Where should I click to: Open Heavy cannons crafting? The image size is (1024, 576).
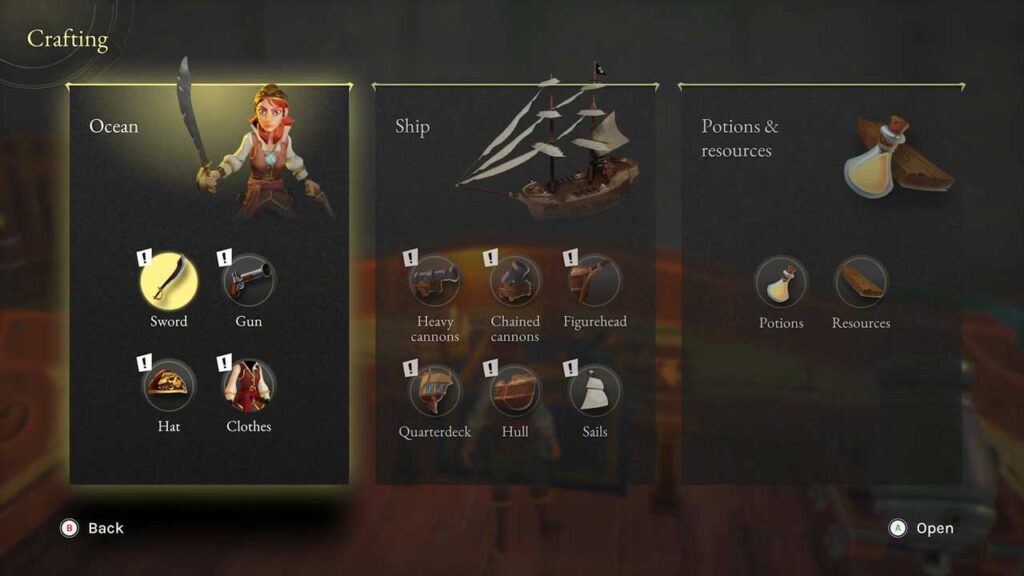pos(436,281)
